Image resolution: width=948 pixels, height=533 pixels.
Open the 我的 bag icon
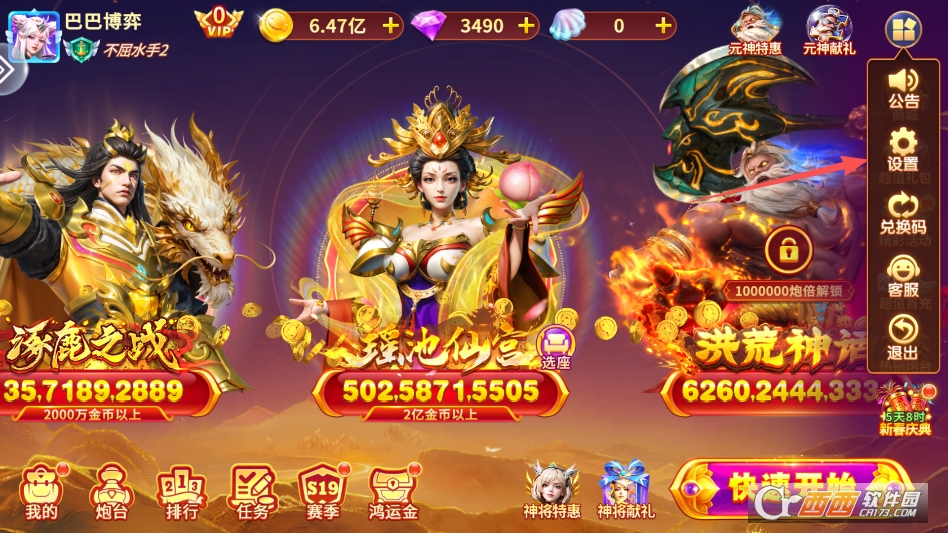pos(41,492)
